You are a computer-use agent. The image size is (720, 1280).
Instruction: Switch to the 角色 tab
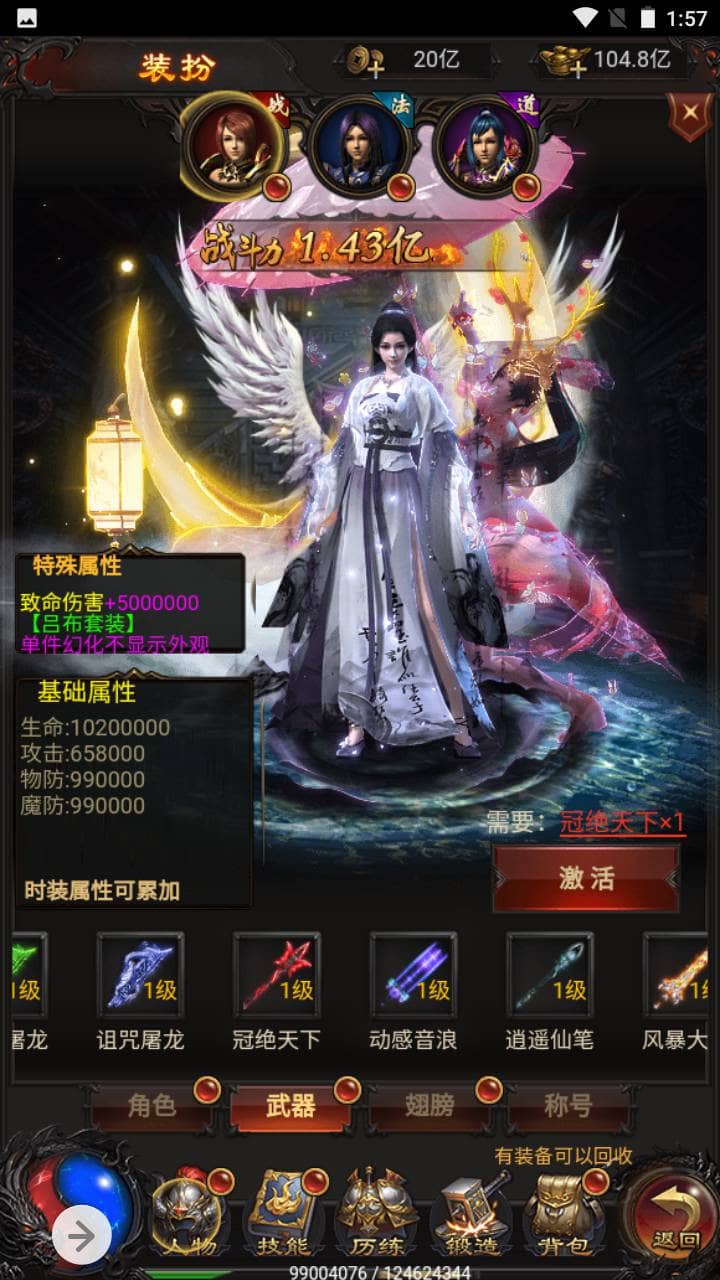pos(152,1105)
